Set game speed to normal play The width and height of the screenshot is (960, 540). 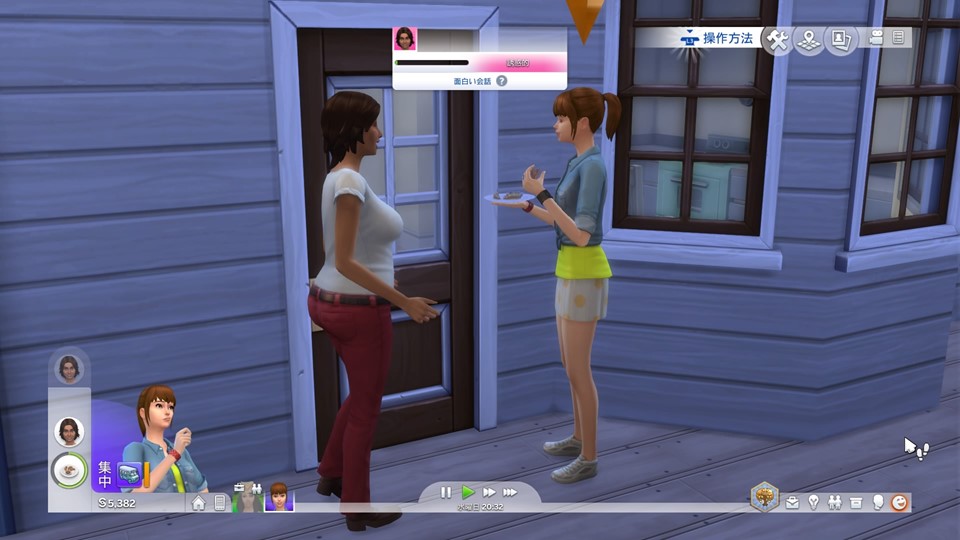(468, 492)
